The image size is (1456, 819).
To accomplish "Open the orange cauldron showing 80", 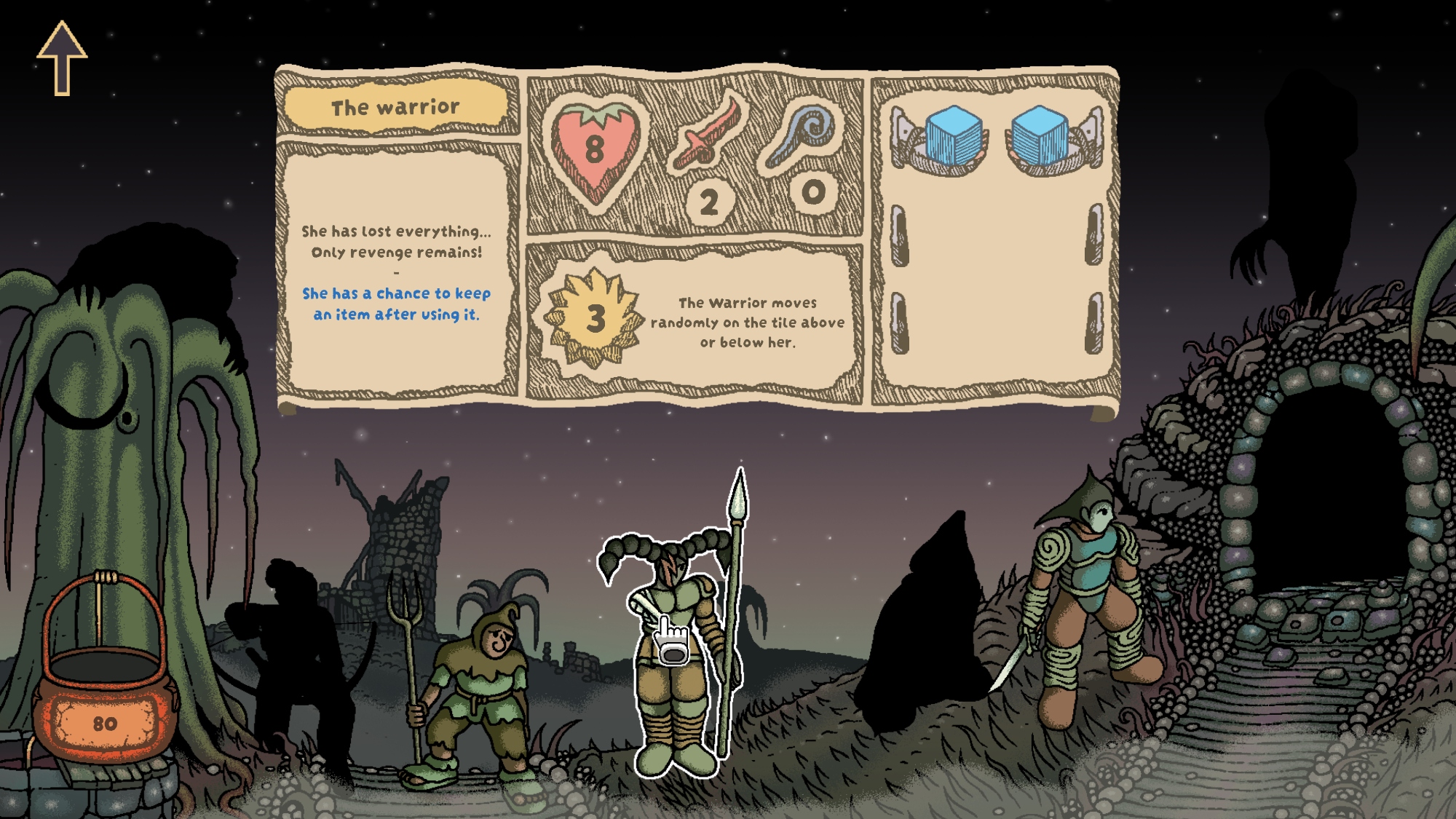I will tap(106, 699).
